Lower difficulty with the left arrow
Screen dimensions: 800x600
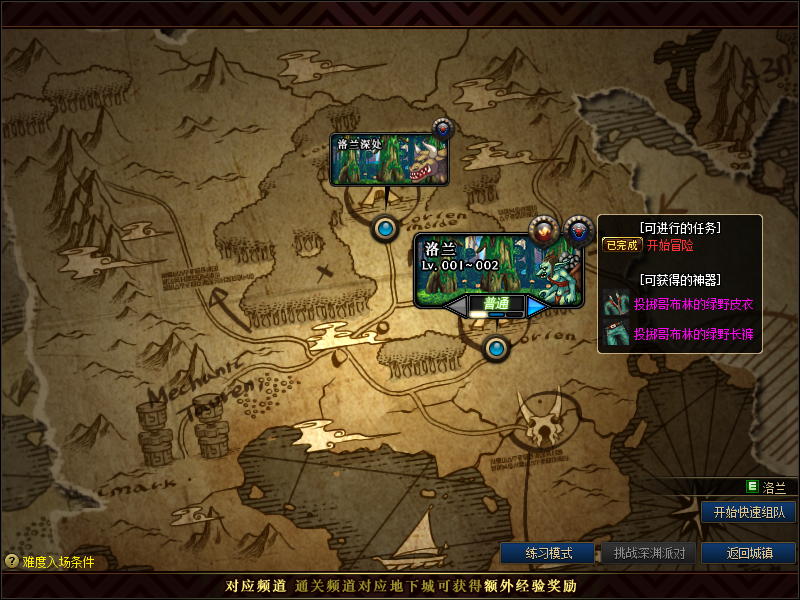coord(456,307)
